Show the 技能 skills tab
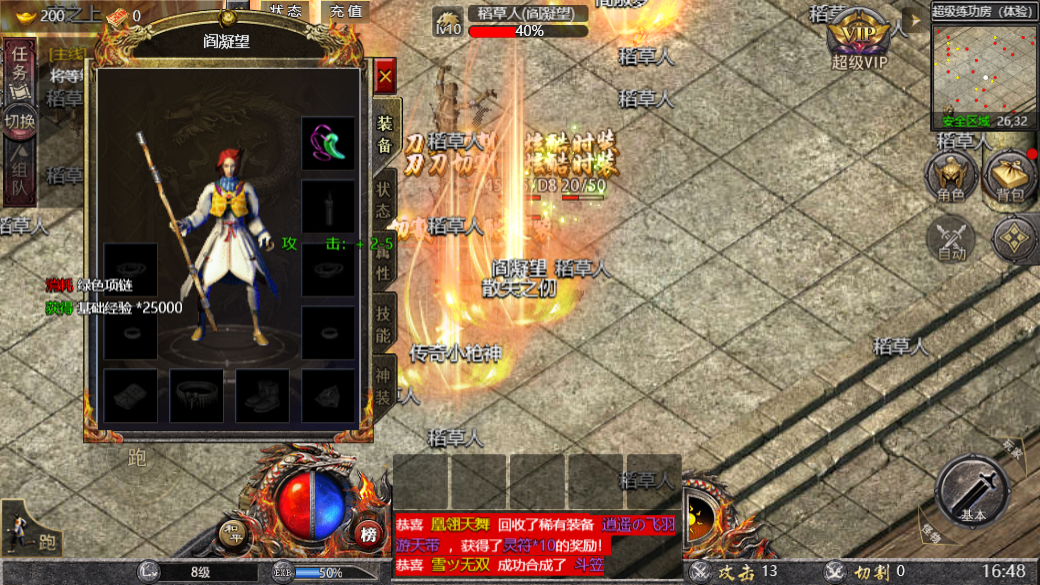1040x585 pixels. pyautogui.click(x=385, y=324)
